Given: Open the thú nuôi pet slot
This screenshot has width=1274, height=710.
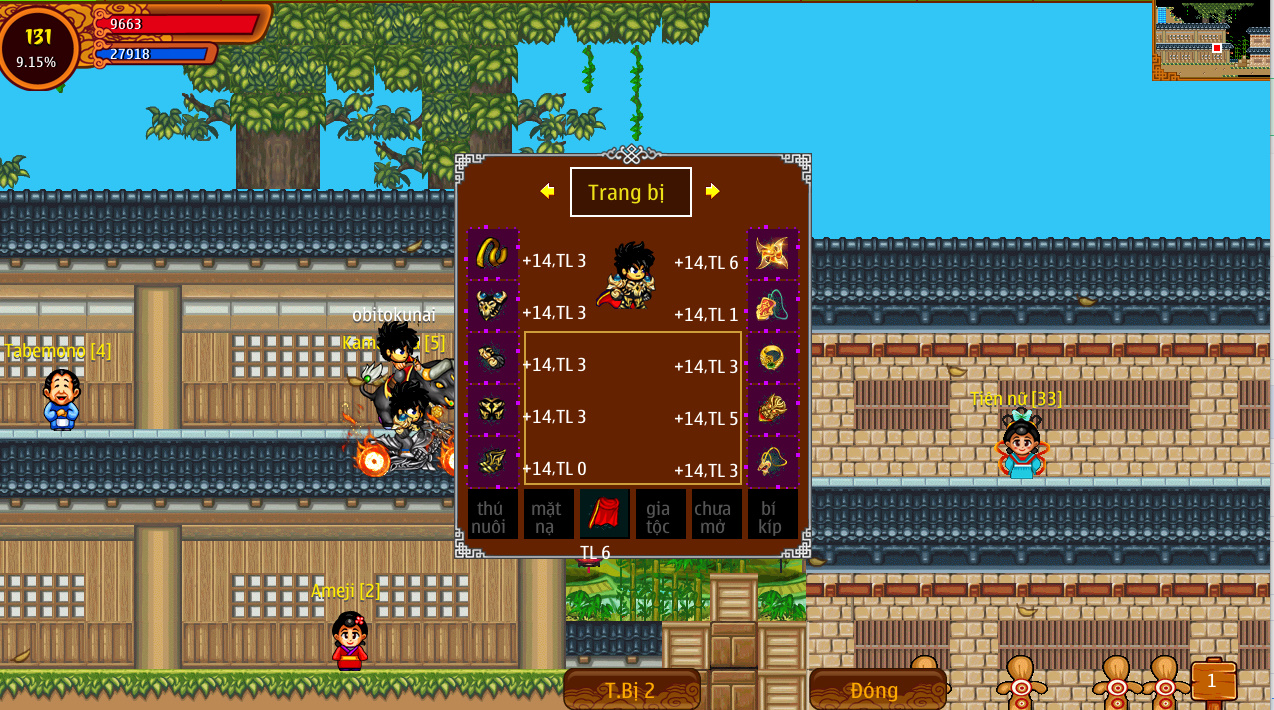Looking at the screenshot, I should [492, 515].
